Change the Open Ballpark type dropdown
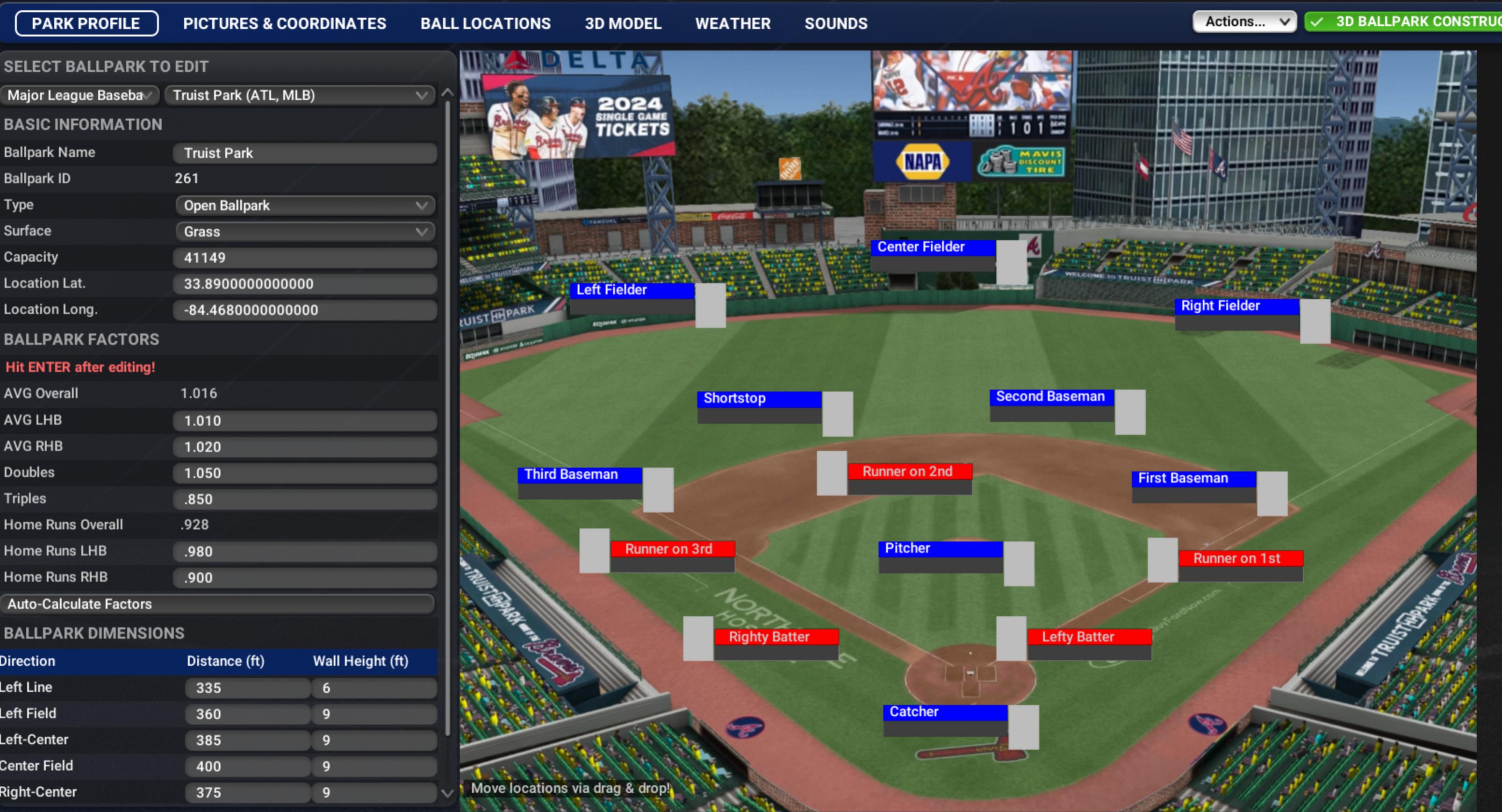The image size is (1502, 812). 305,205
